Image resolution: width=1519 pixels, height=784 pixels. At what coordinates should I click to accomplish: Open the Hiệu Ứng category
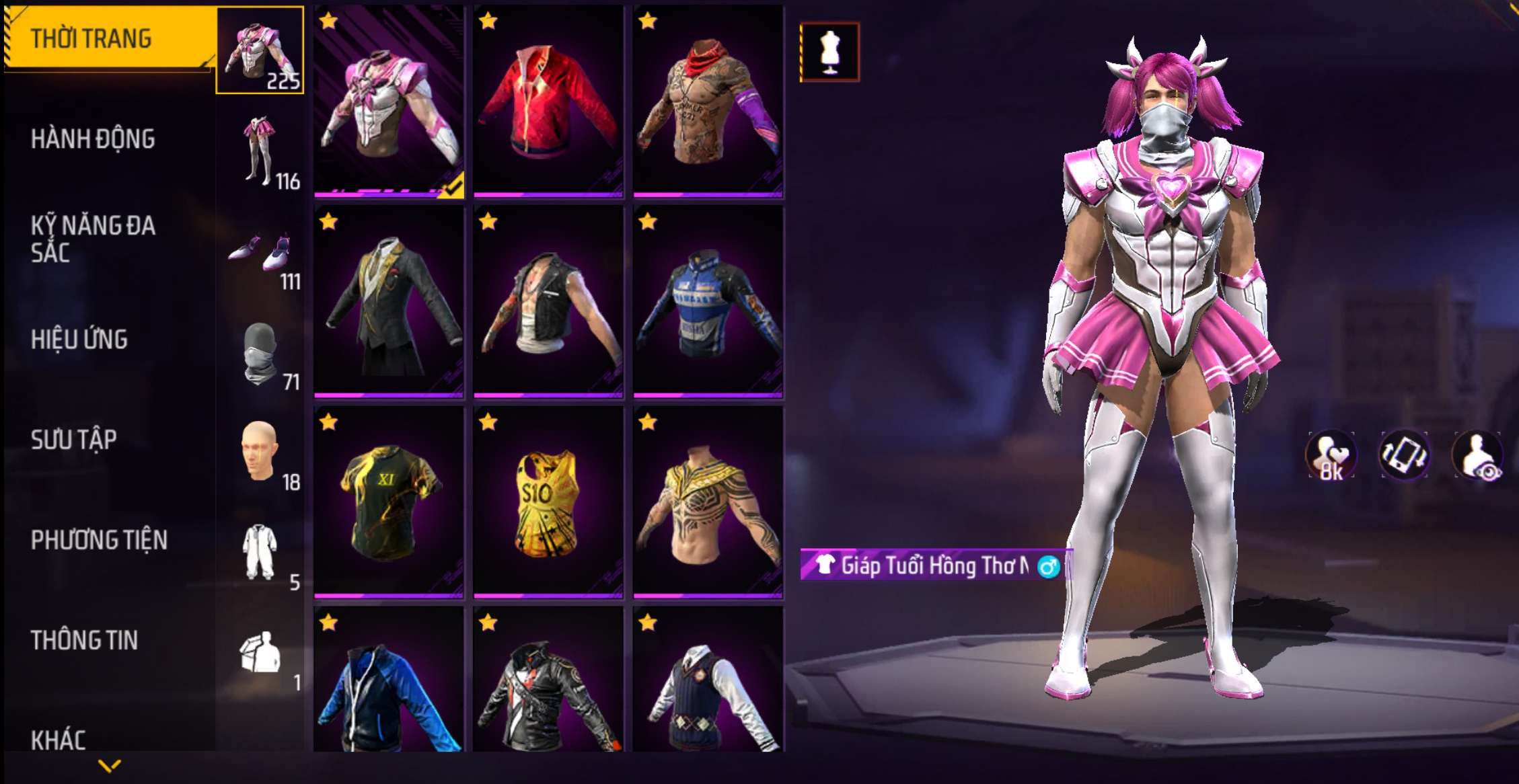(x=79, y=340)
